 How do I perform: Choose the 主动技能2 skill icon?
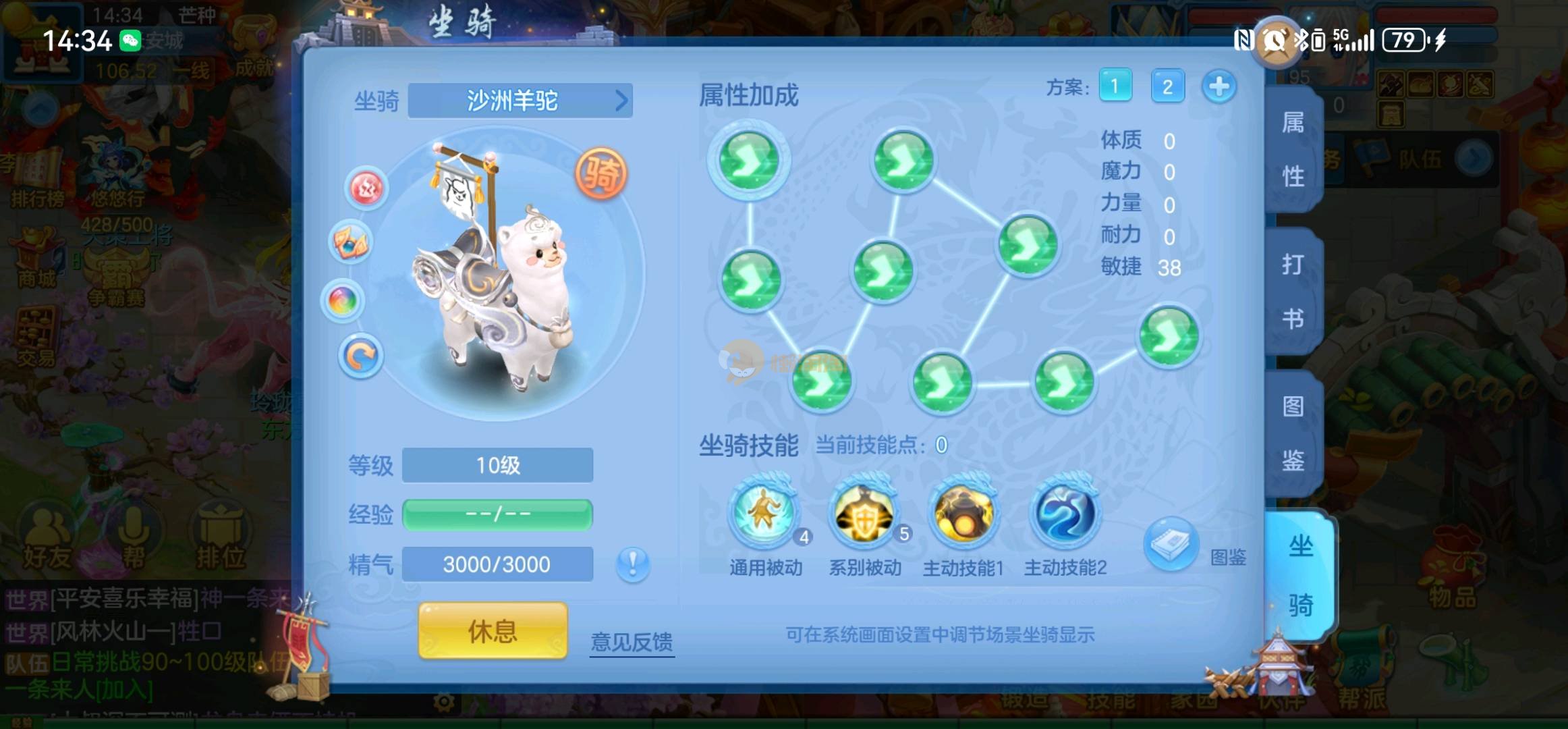[x=1065, y=513]
